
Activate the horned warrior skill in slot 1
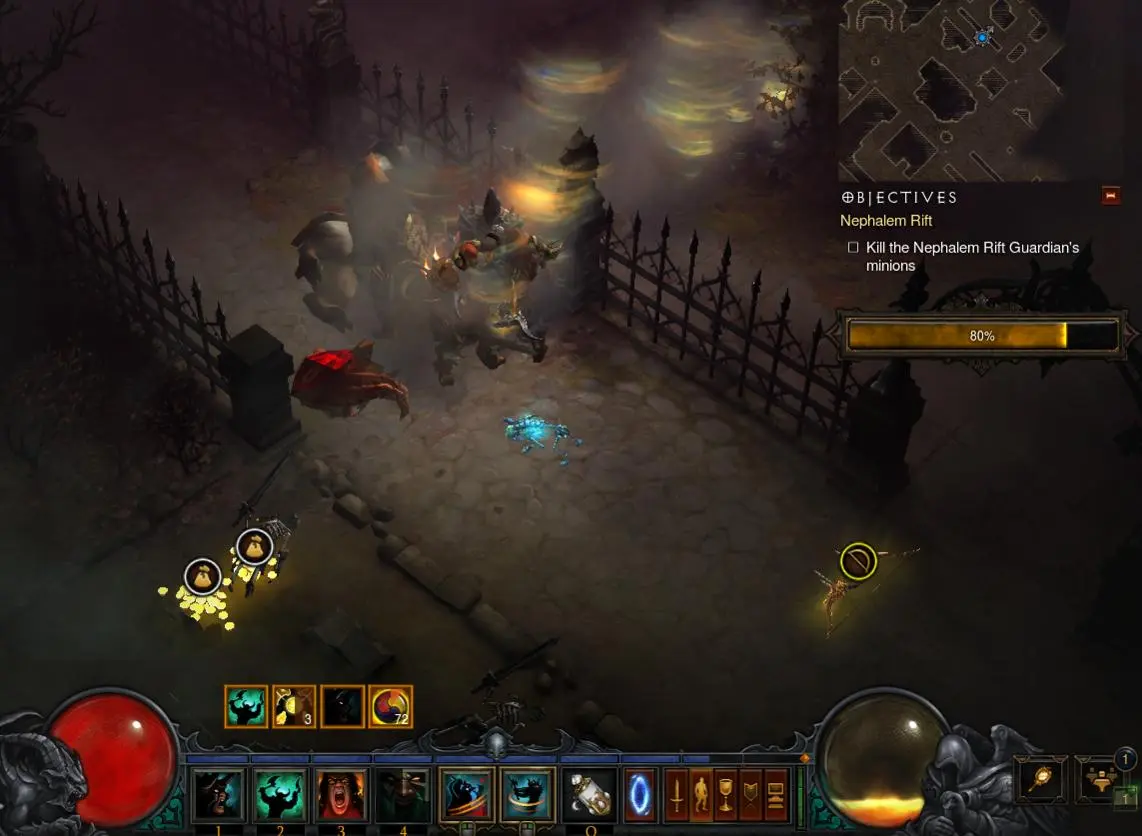(x=218, y=795)
